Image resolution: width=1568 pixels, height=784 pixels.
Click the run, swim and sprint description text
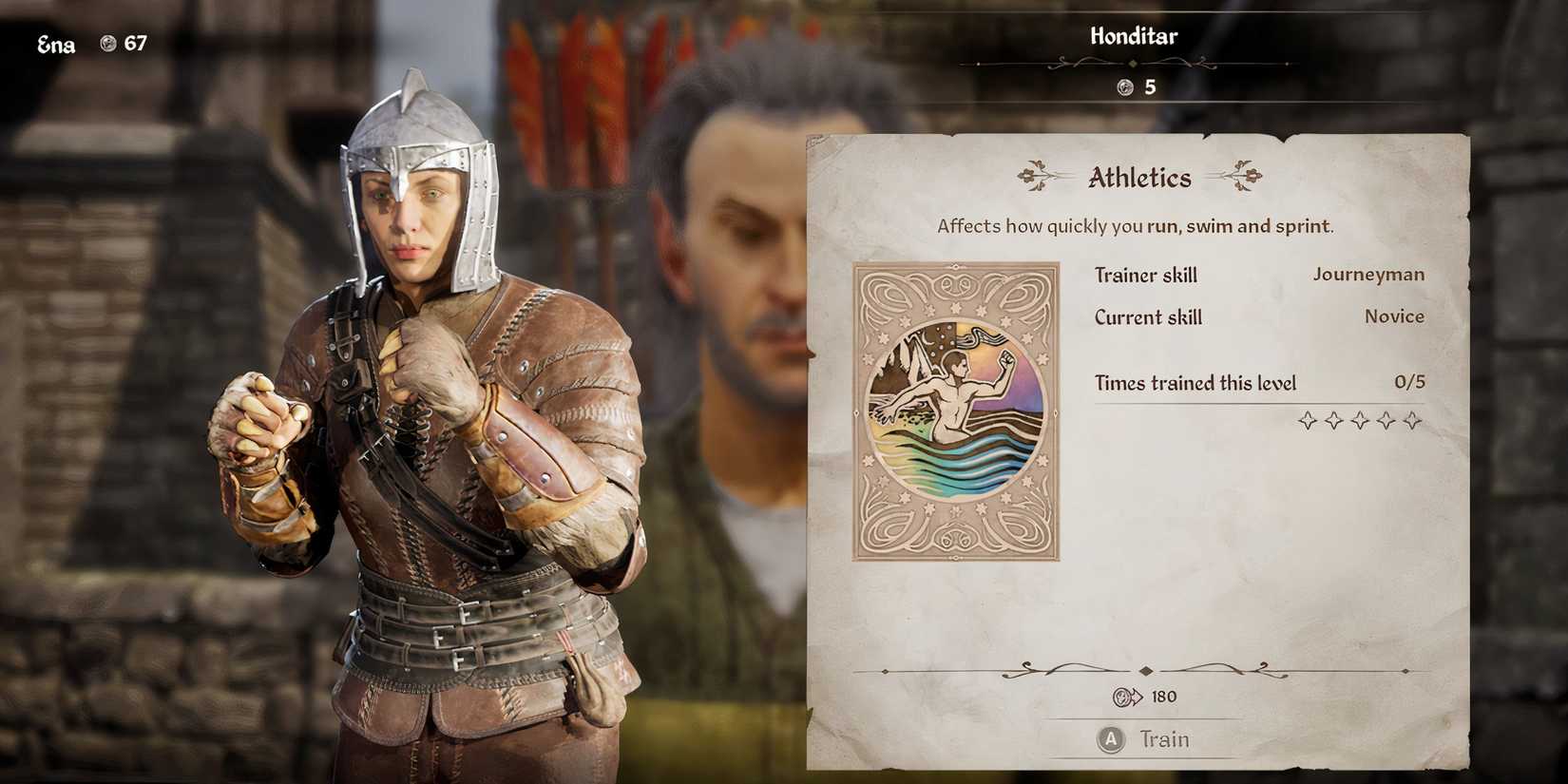1135,226
